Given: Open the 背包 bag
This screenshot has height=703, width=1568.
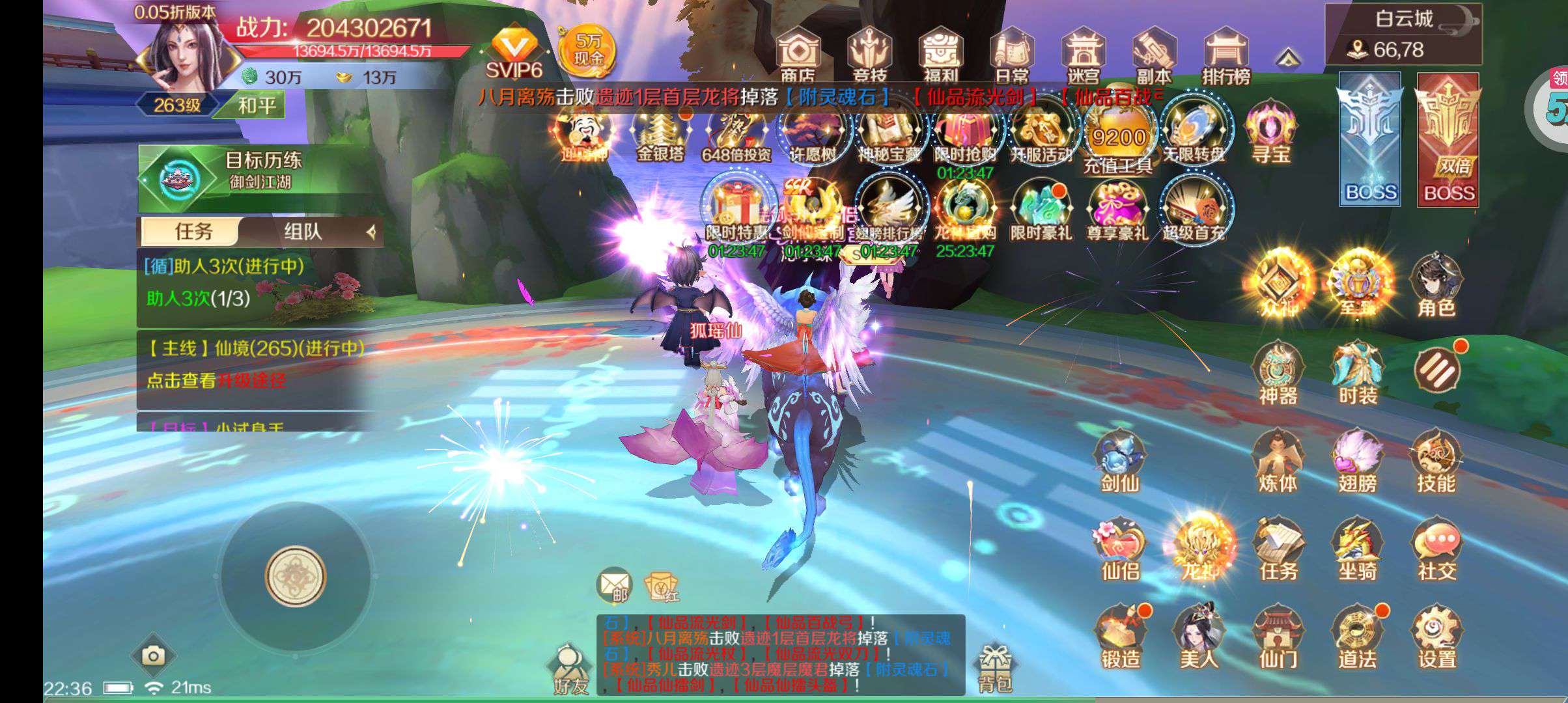Looking at the screenshot, I should (x=994, y=667).
